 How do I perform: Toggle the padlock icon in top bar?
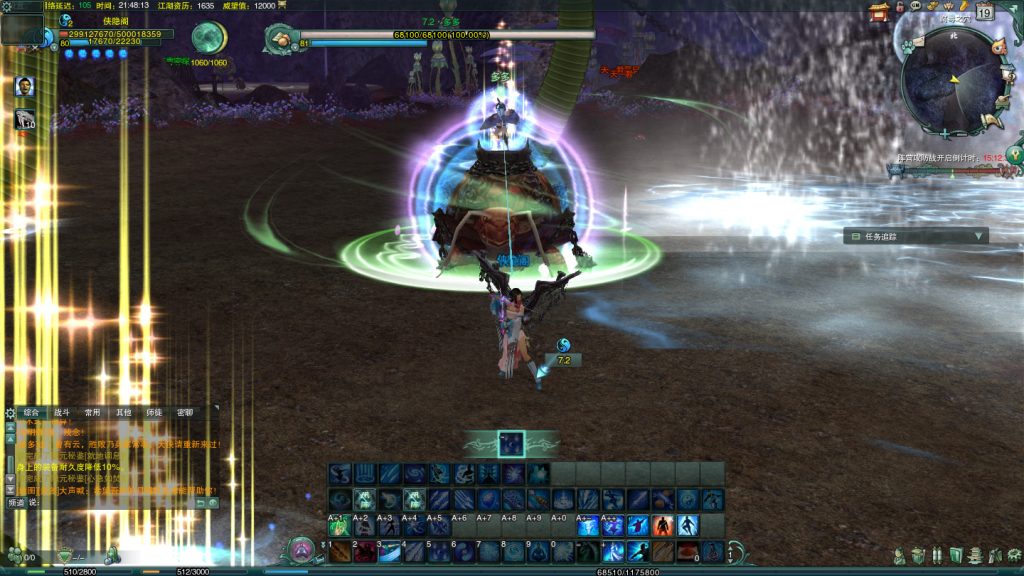tap(900, 7)
